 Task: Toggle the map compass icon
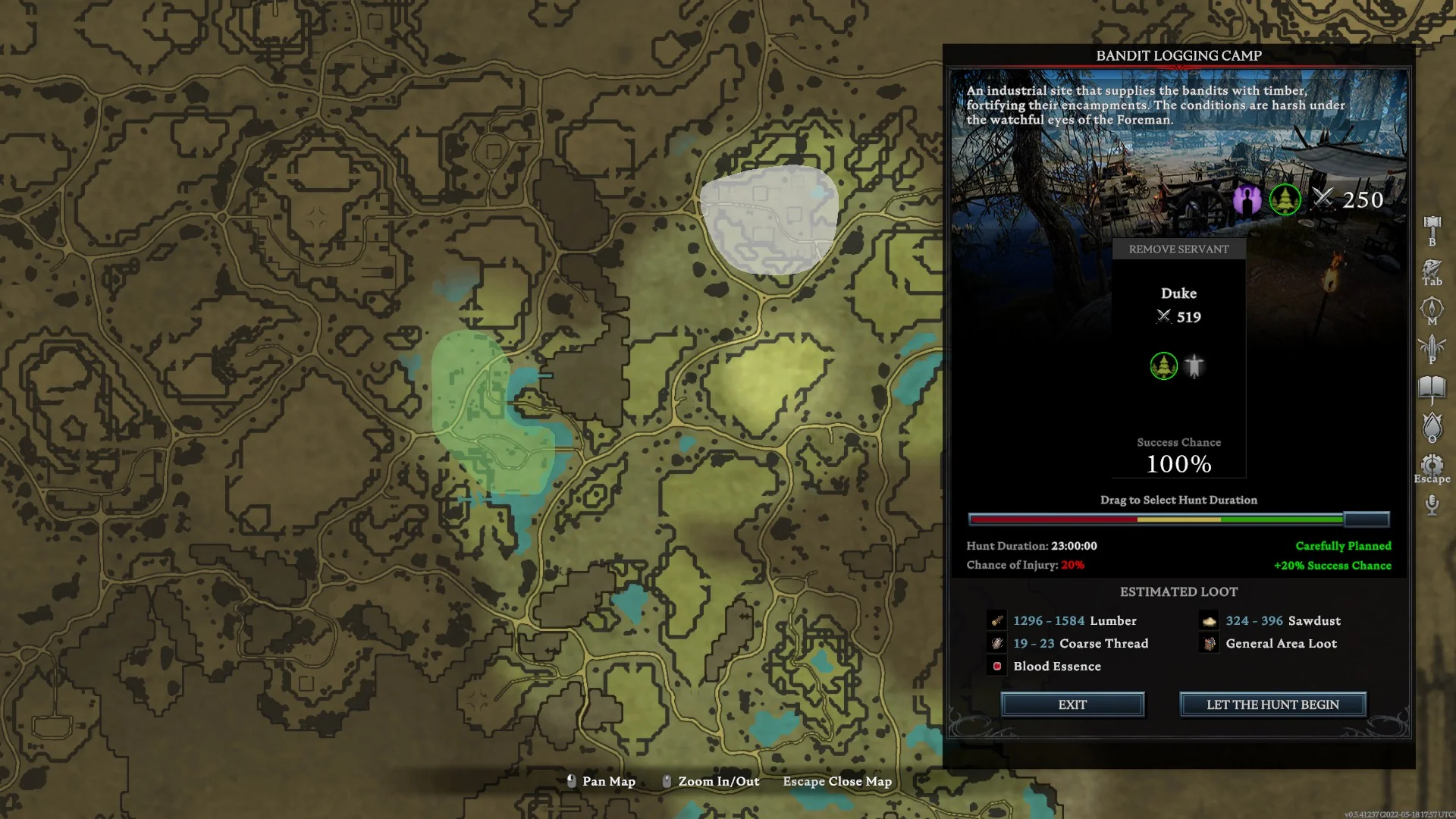point(1432,307)
